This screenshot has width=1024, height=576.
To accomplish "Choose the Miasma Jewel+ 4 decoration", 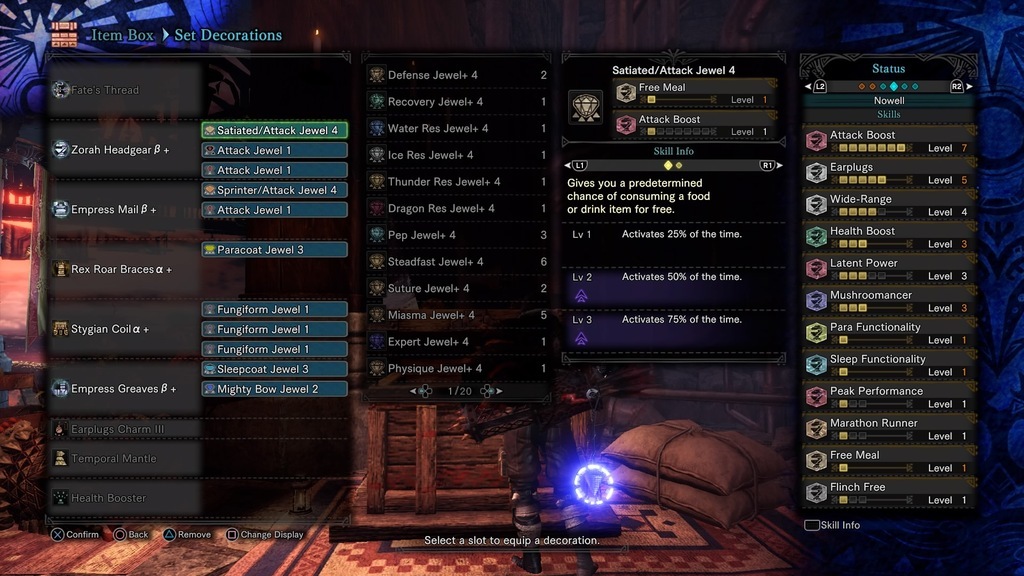I will 457,315.
